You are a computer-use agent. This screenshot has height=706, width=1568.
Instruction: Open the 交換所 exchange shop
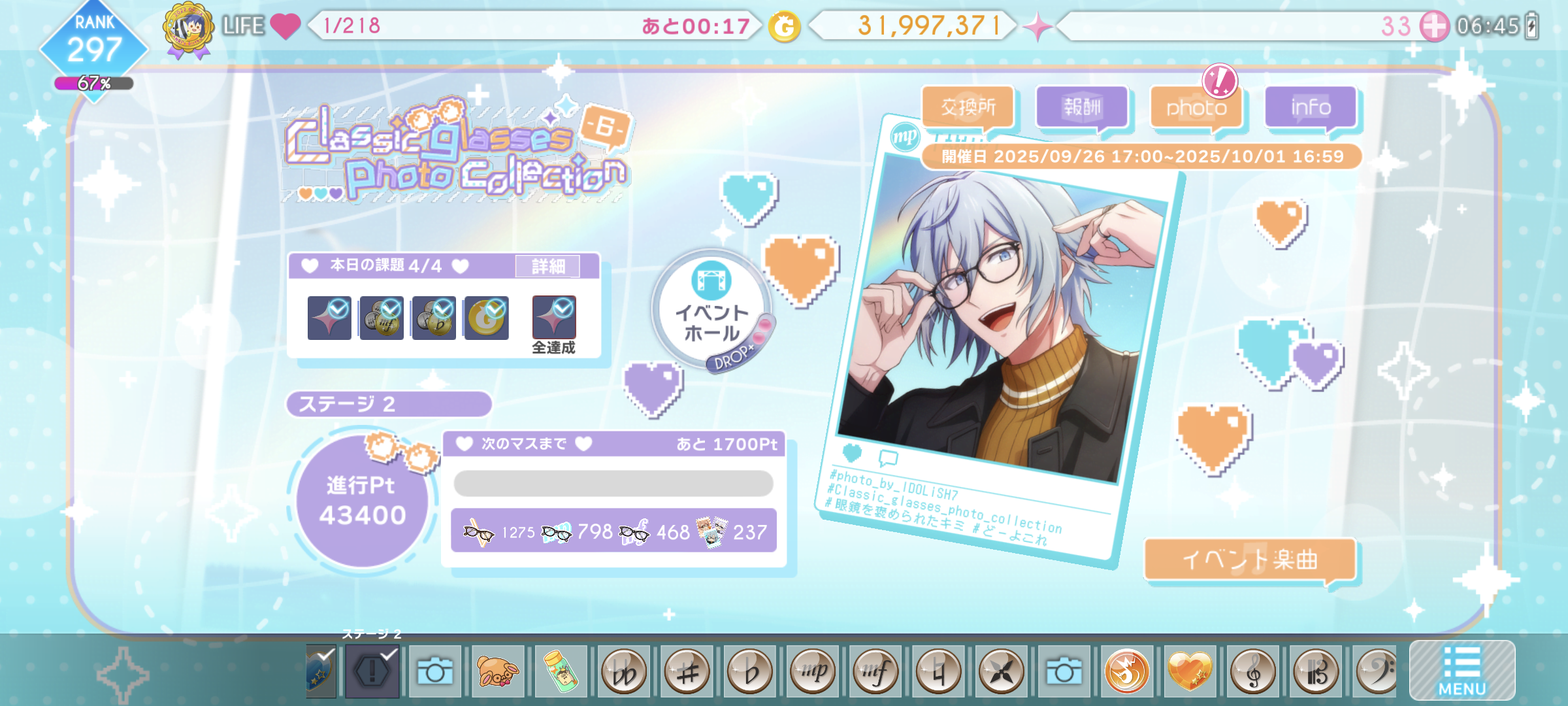pos(968,107)
